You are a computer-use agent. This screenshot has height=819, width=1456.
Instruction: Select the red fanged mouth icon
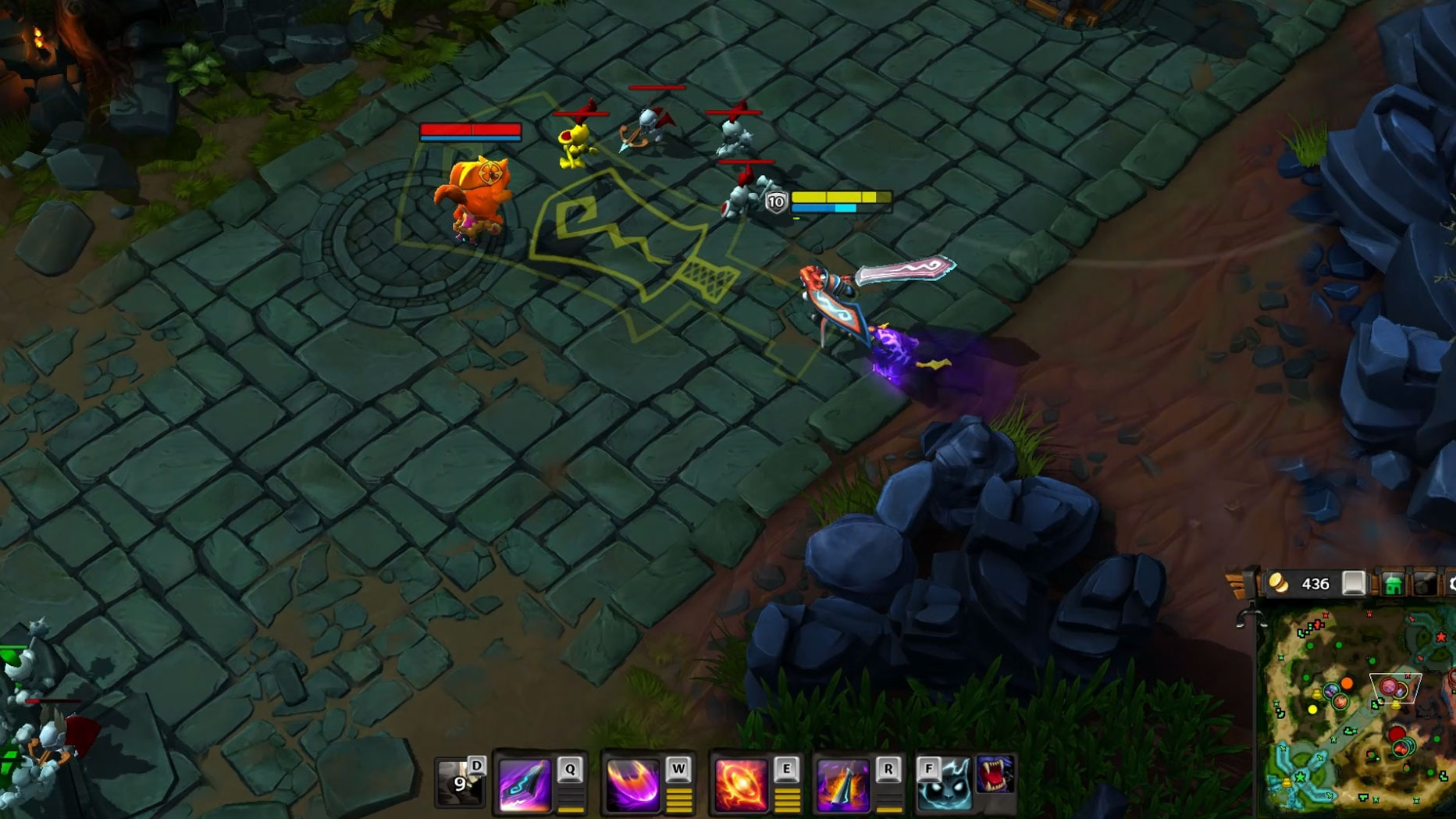point(995,774)
